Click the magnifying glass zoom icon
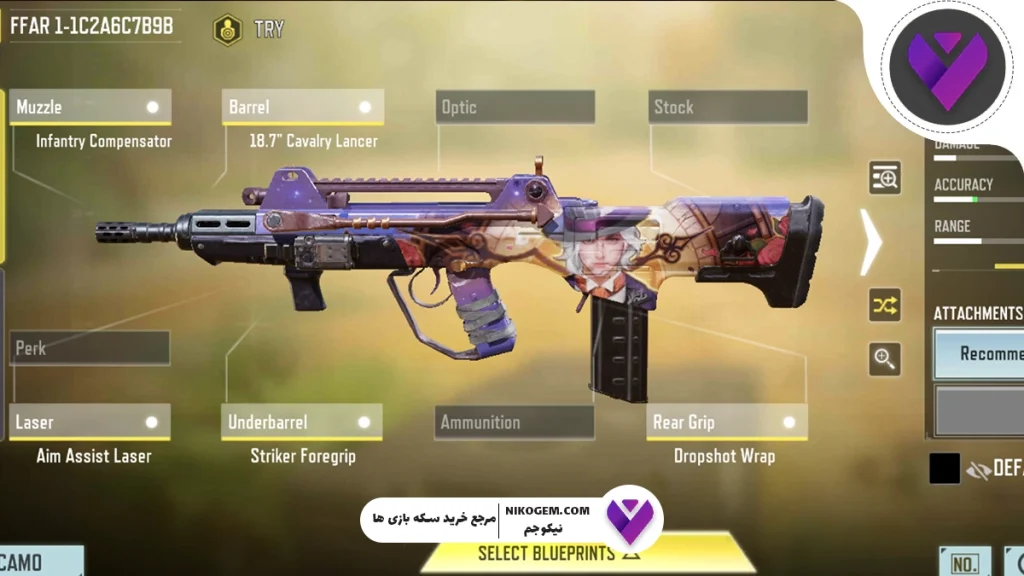This screenshot has width=1024, height=576. 884,359
